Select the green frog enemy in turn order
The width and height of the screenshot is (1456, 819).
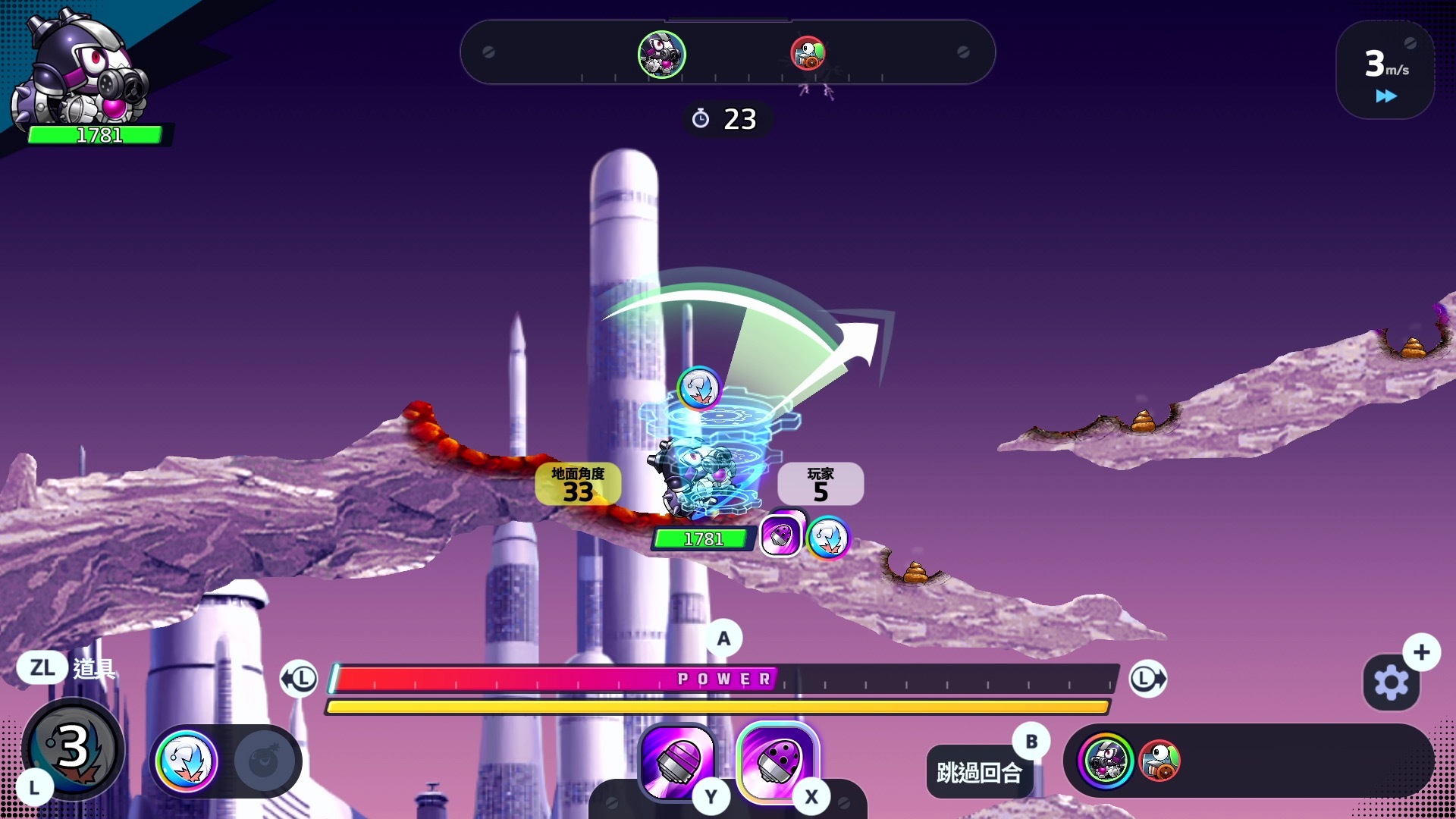coord(1159,760)
